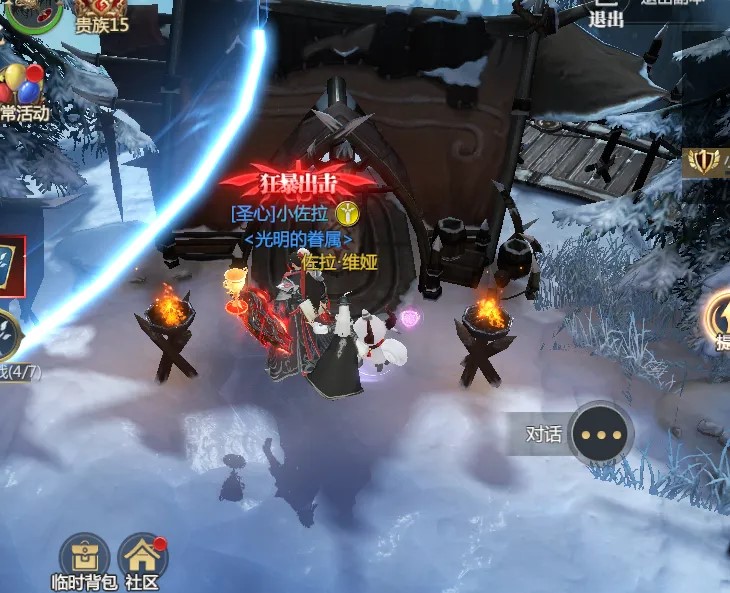730x593 pixels.
Task: Tap the 退出 exit button
Action: (606, 14)
